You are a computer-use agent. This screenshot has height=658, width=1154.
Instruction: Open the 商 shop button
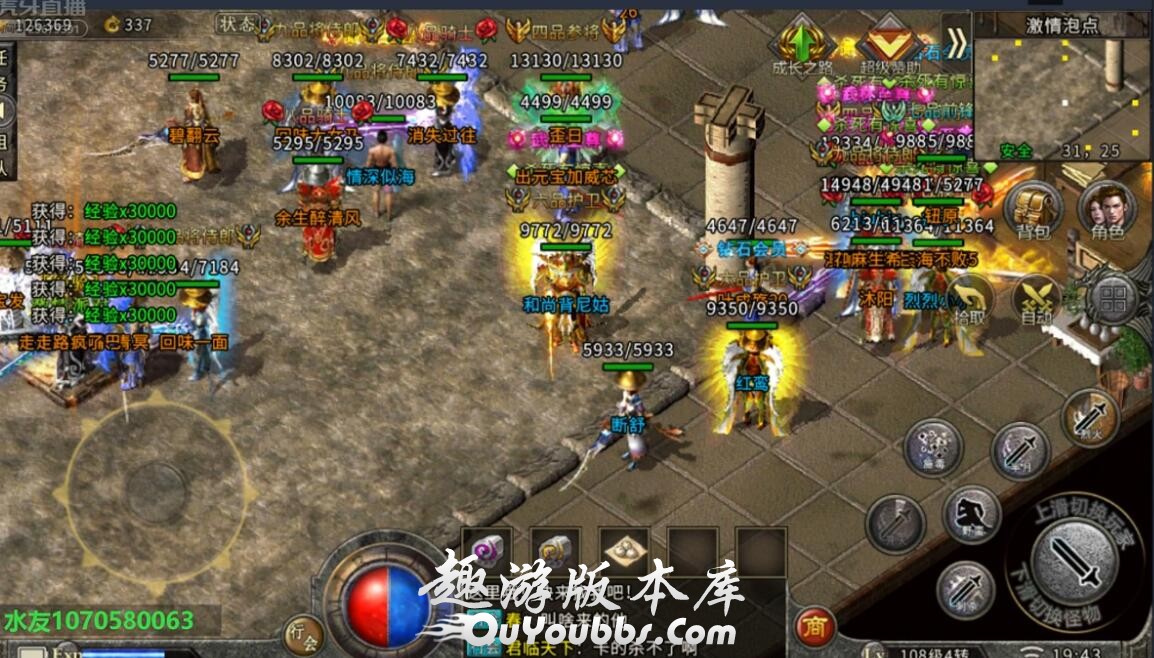click(816, 626)
